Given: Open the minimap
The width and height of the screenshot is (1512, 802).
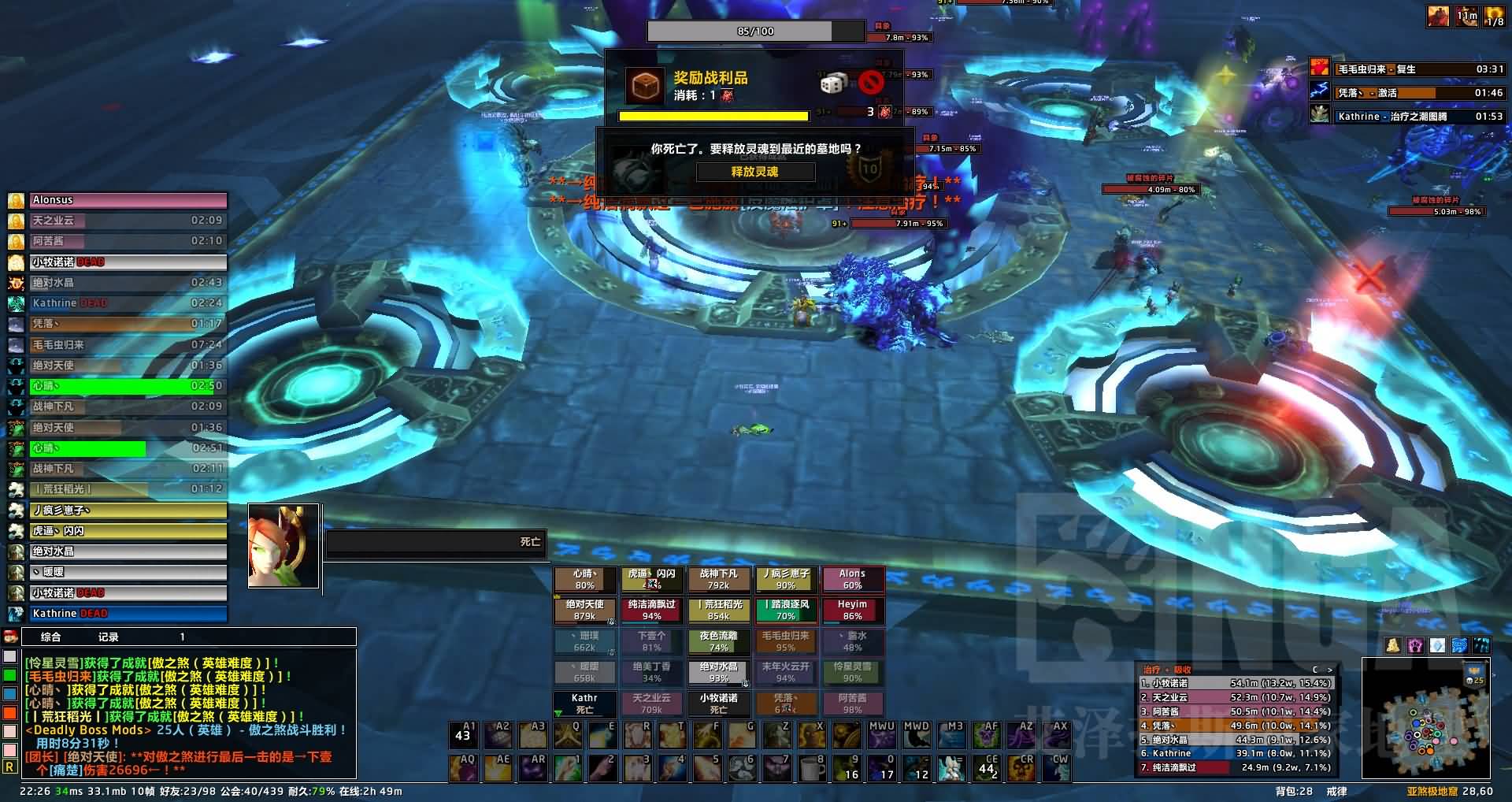Looking at the screenshot, I should point(1425,729).
